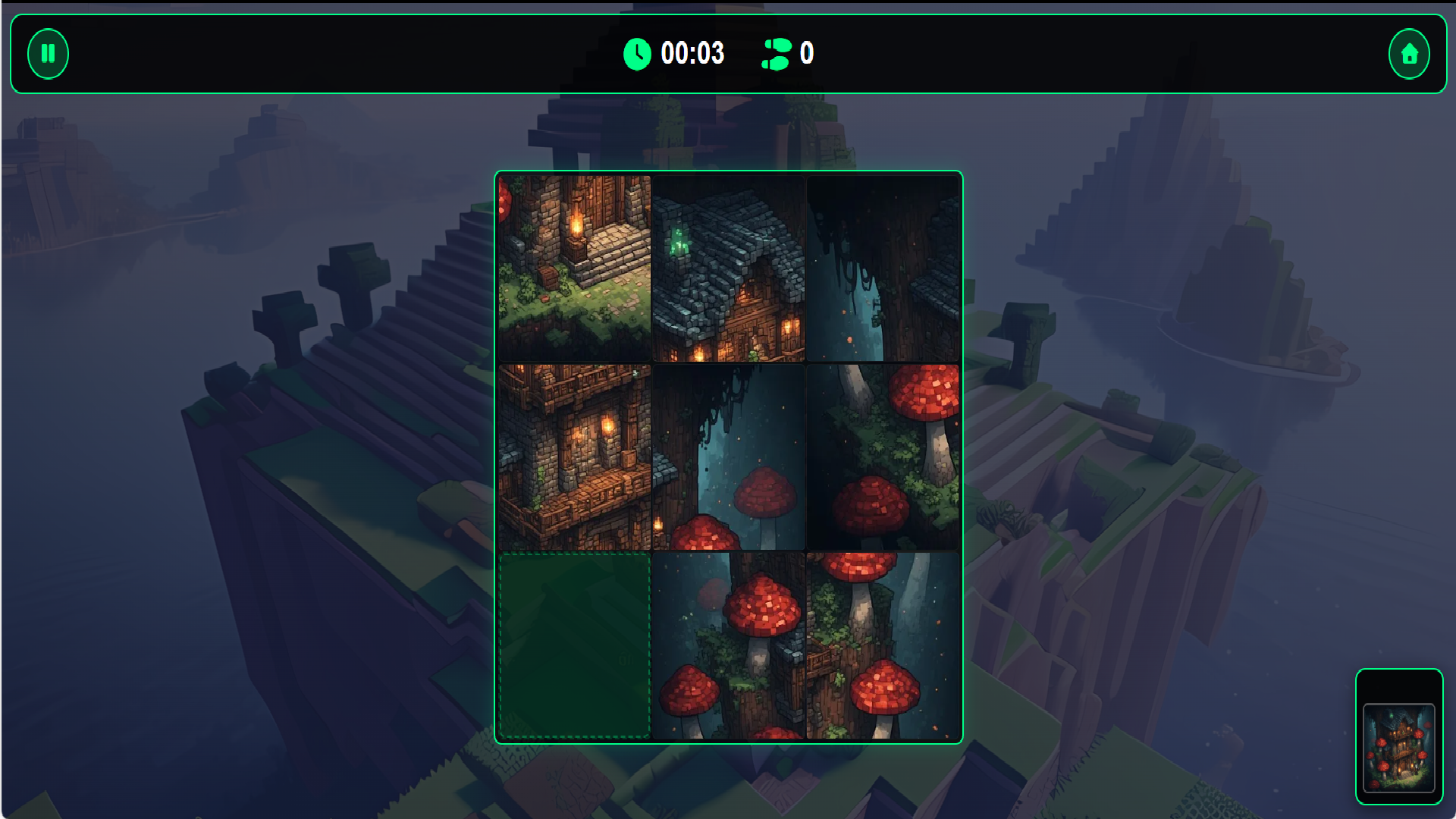Select the cottage roof puzzle tile
1456x819 pixels.
(729, 266)
